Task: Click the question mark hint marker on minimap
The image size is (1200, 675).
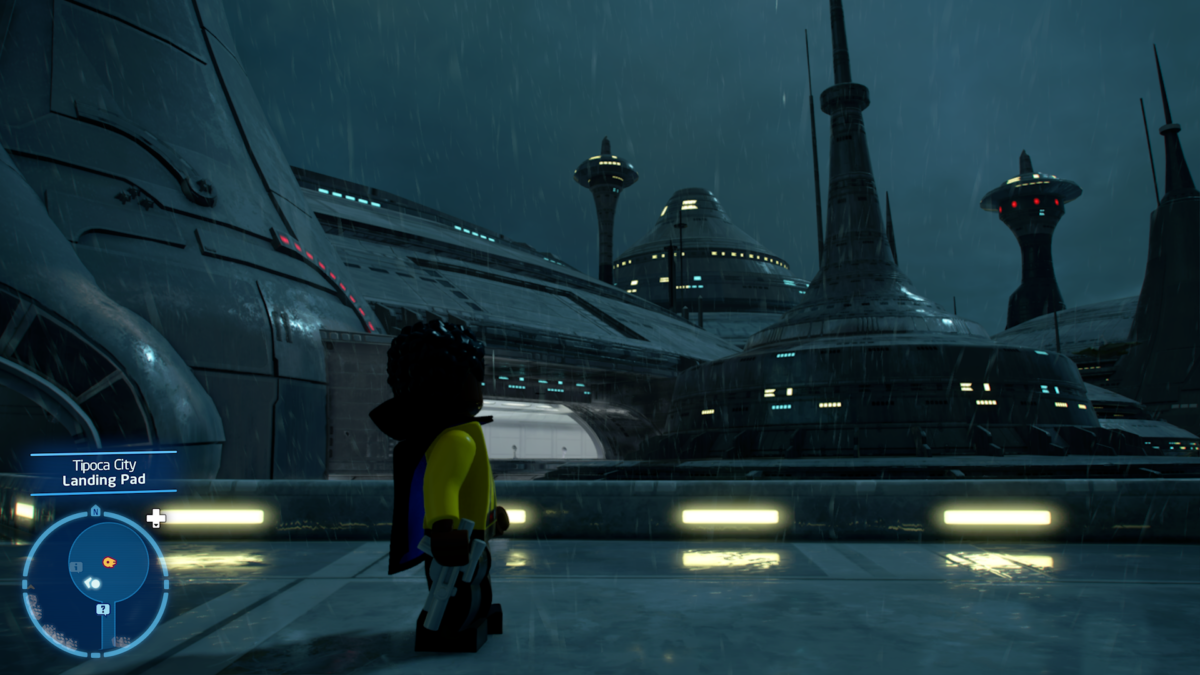Action: (102, 608)
